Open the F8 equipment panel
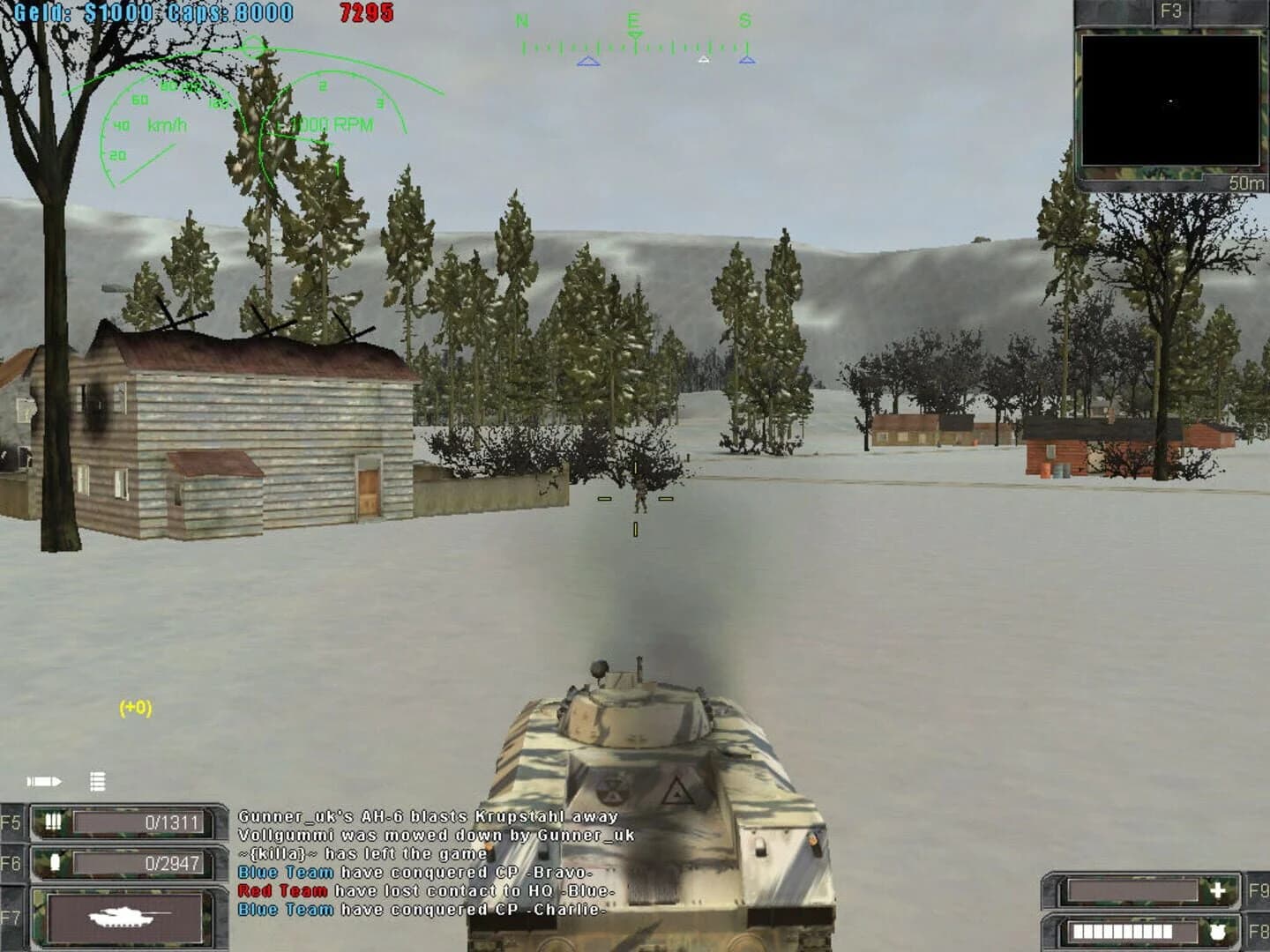The height and width of the screenshot is (952, 1270). coord(1257,932)
